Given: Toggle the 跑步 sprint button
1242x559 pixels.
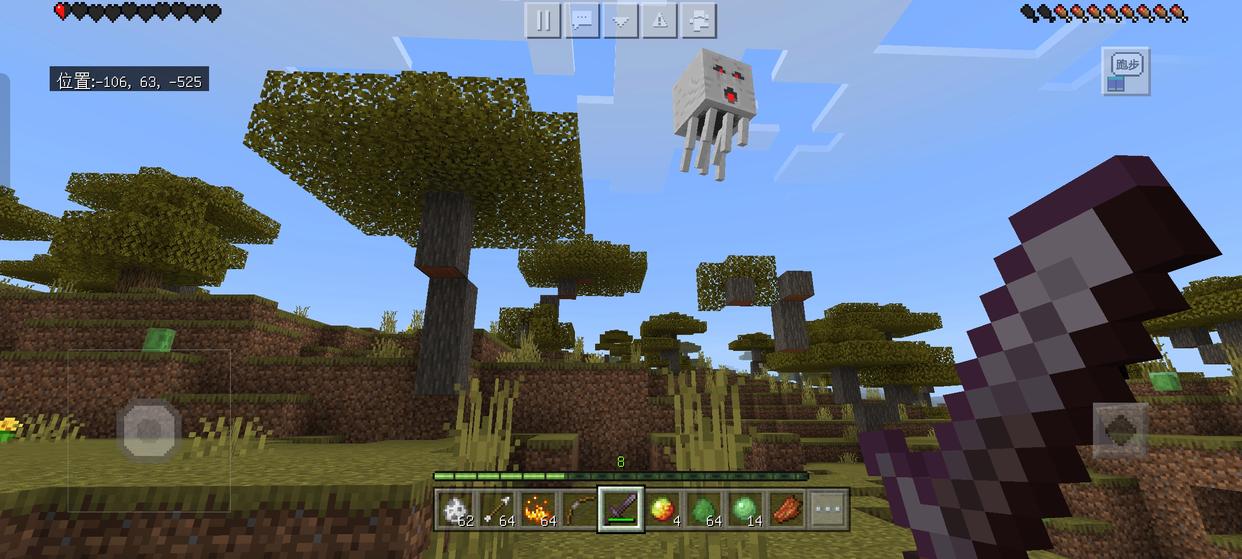Looking at the screenshot, I should click(1126, 71).
